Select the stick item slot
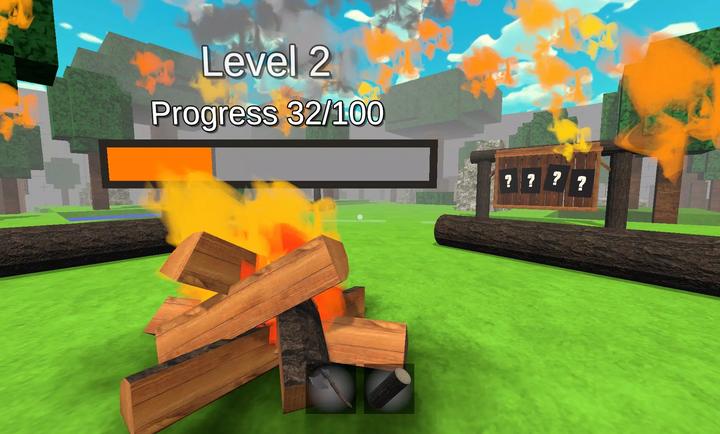This screenshot has width=720, height=434. click(331, 388)
